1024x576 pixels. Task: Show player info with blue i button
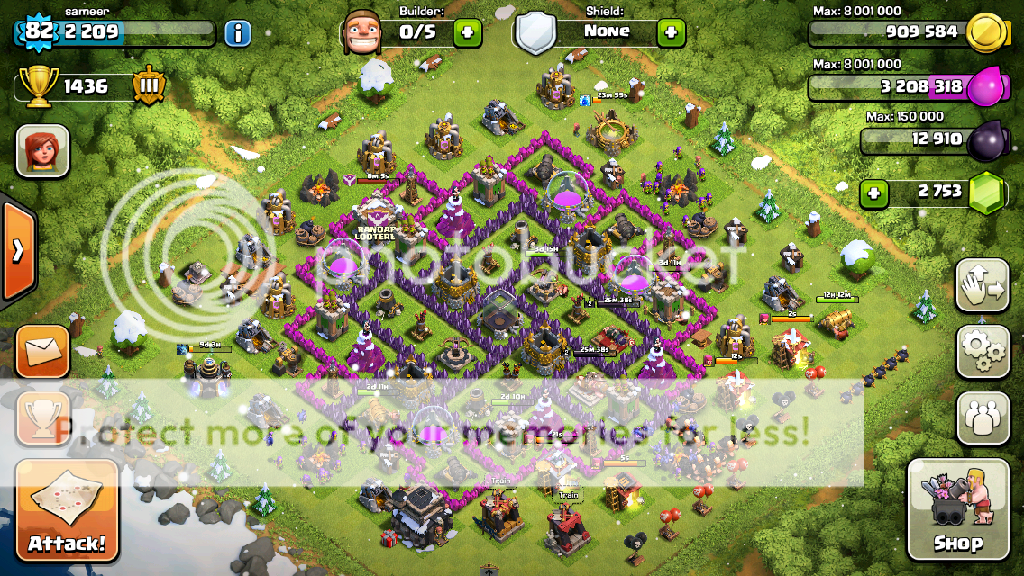tap(237, 33)
